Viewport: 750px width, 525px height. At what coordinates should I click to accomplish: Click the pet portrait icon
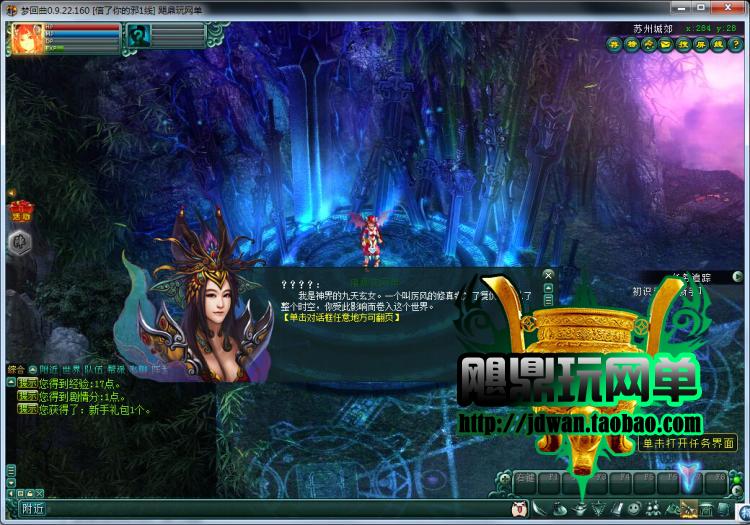(x=137, y=36)
